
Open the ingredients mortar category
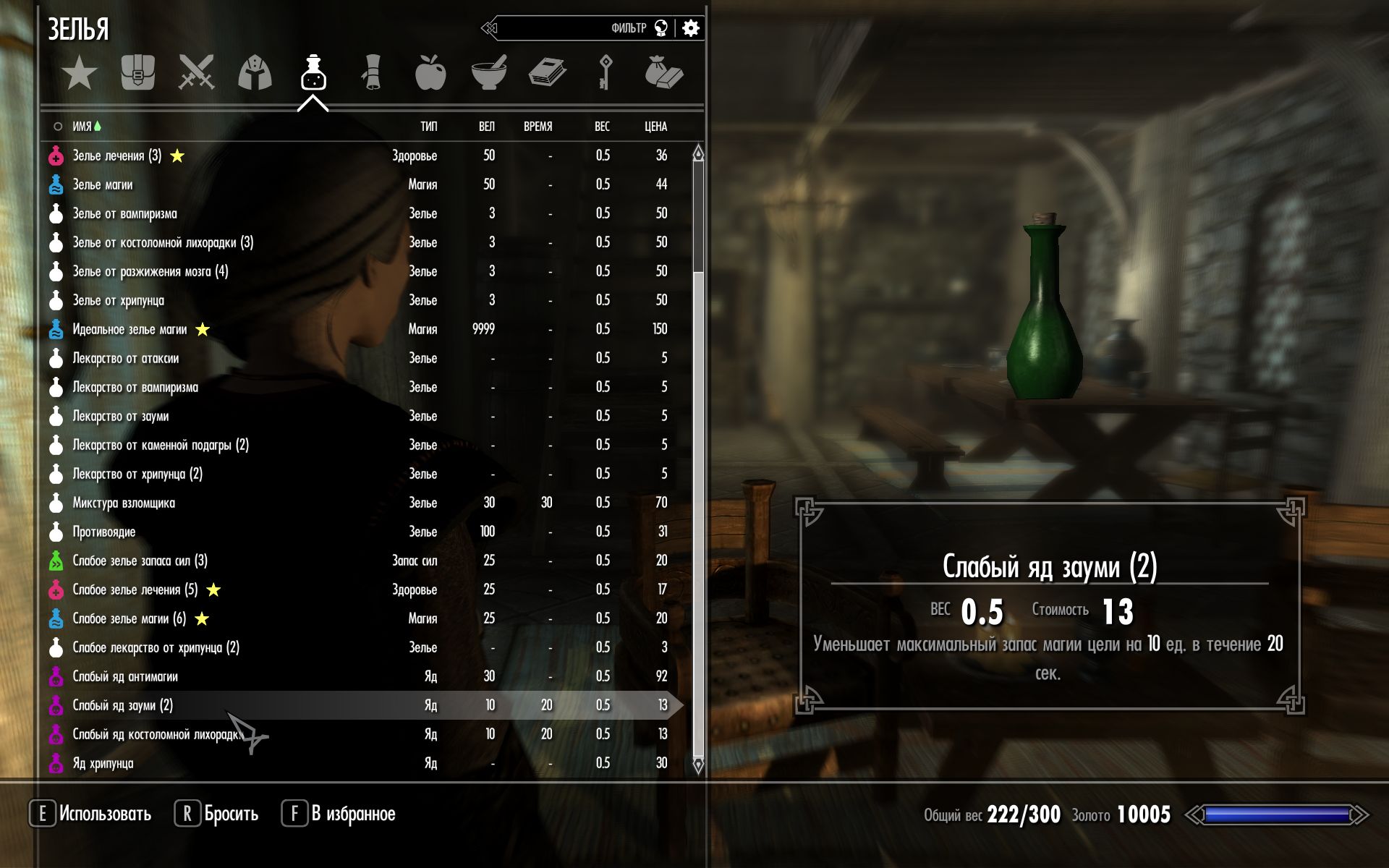(489, 73)
